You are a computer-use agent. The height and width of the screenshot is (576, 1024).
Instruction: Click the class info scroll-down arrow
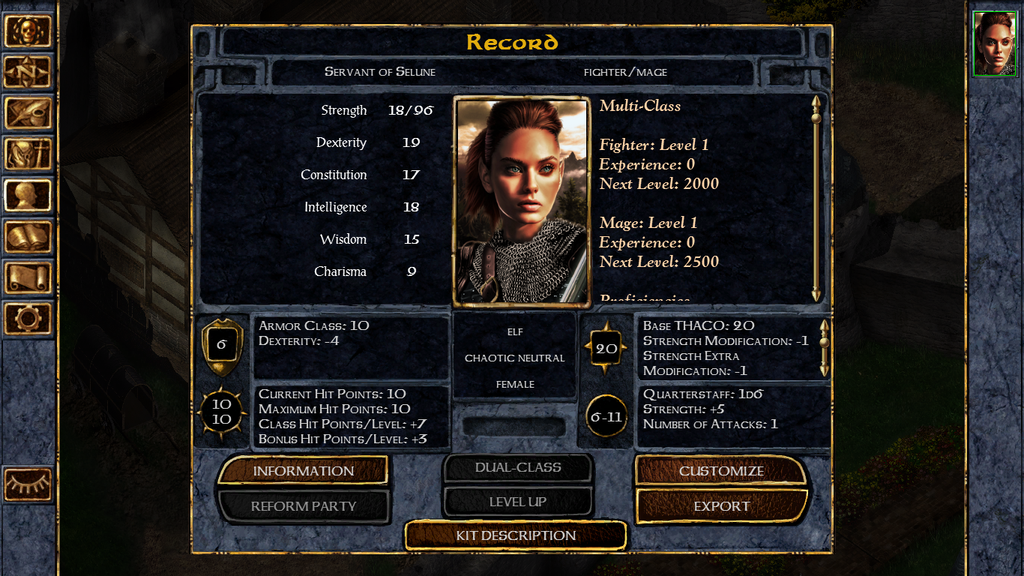(816, 294)
